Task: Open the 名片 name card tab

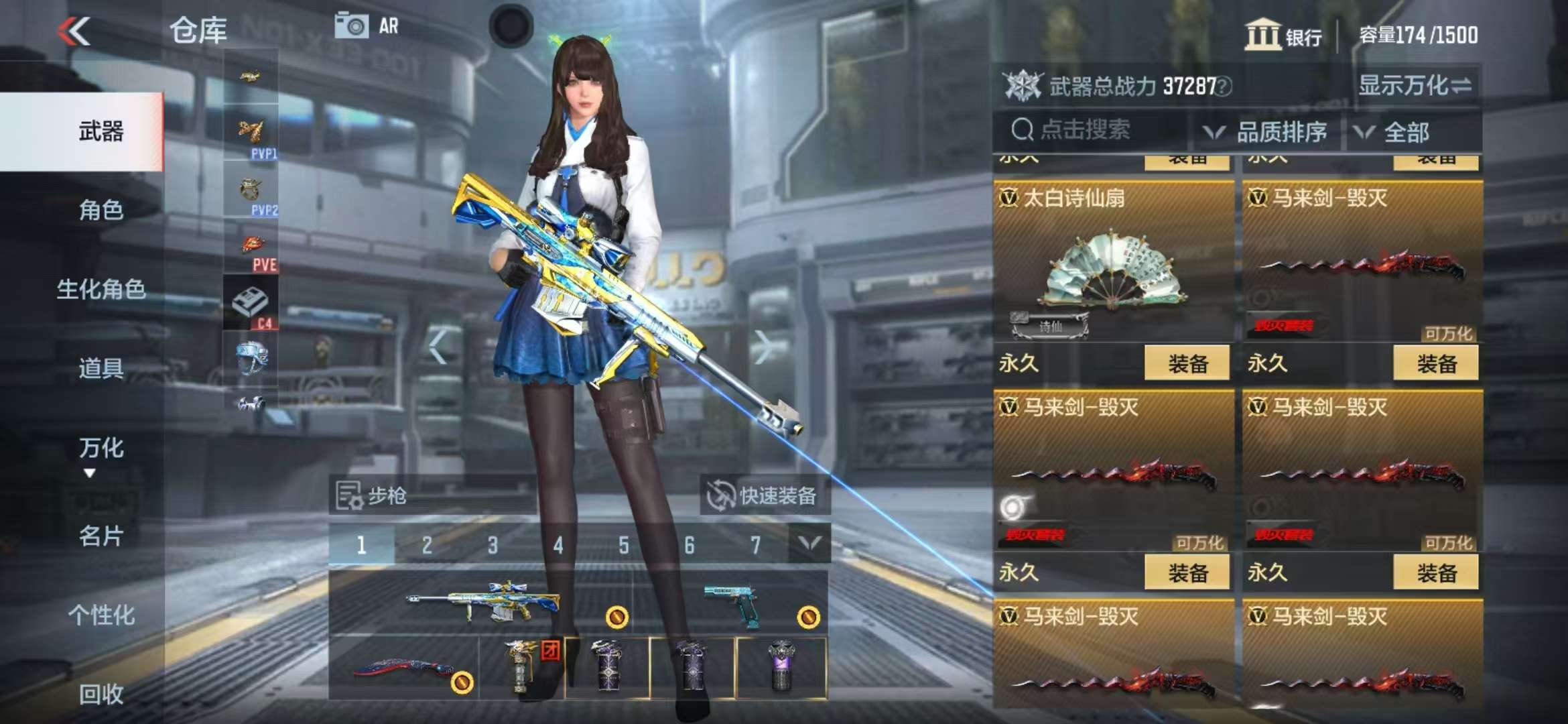Action: (x=101, y=536)
